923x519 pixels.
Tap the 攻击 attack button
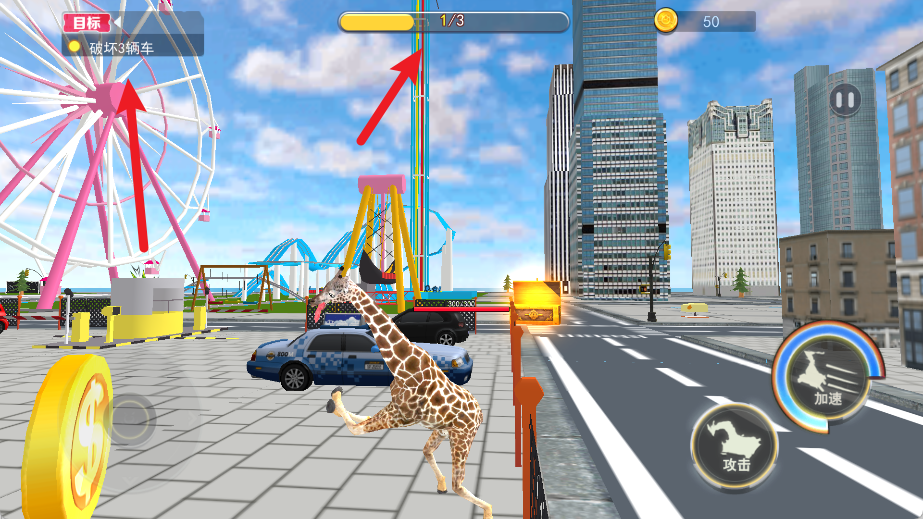pyautogui.click(x=735, y=447)
